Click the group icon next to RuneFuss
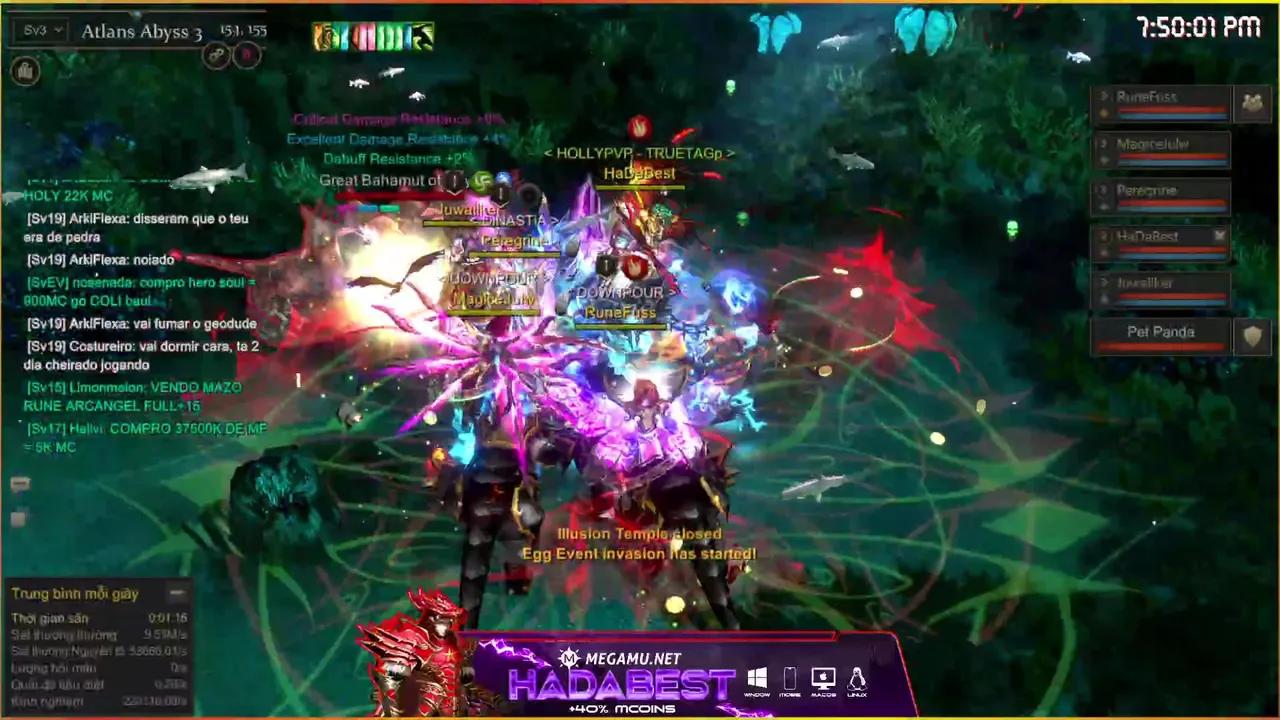 tap(1253, 101)
